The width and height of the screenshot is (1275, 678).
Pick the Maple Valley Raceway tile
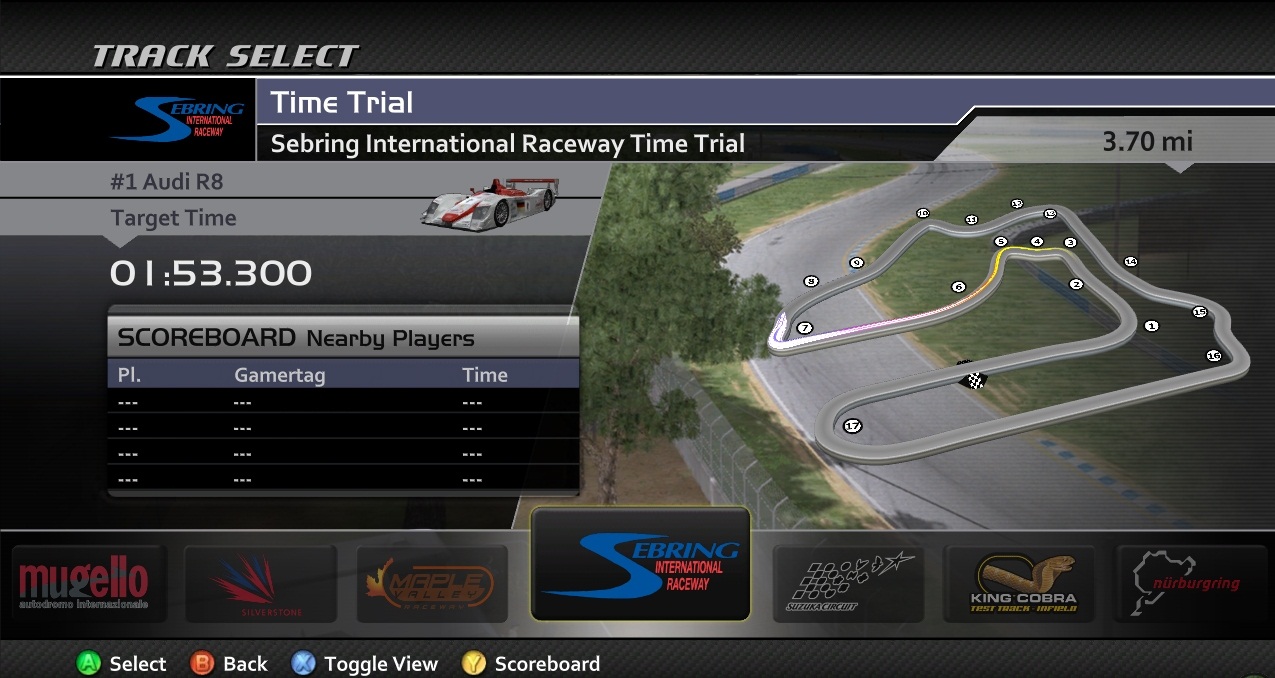pyautogui.click(x=431, y=584)
